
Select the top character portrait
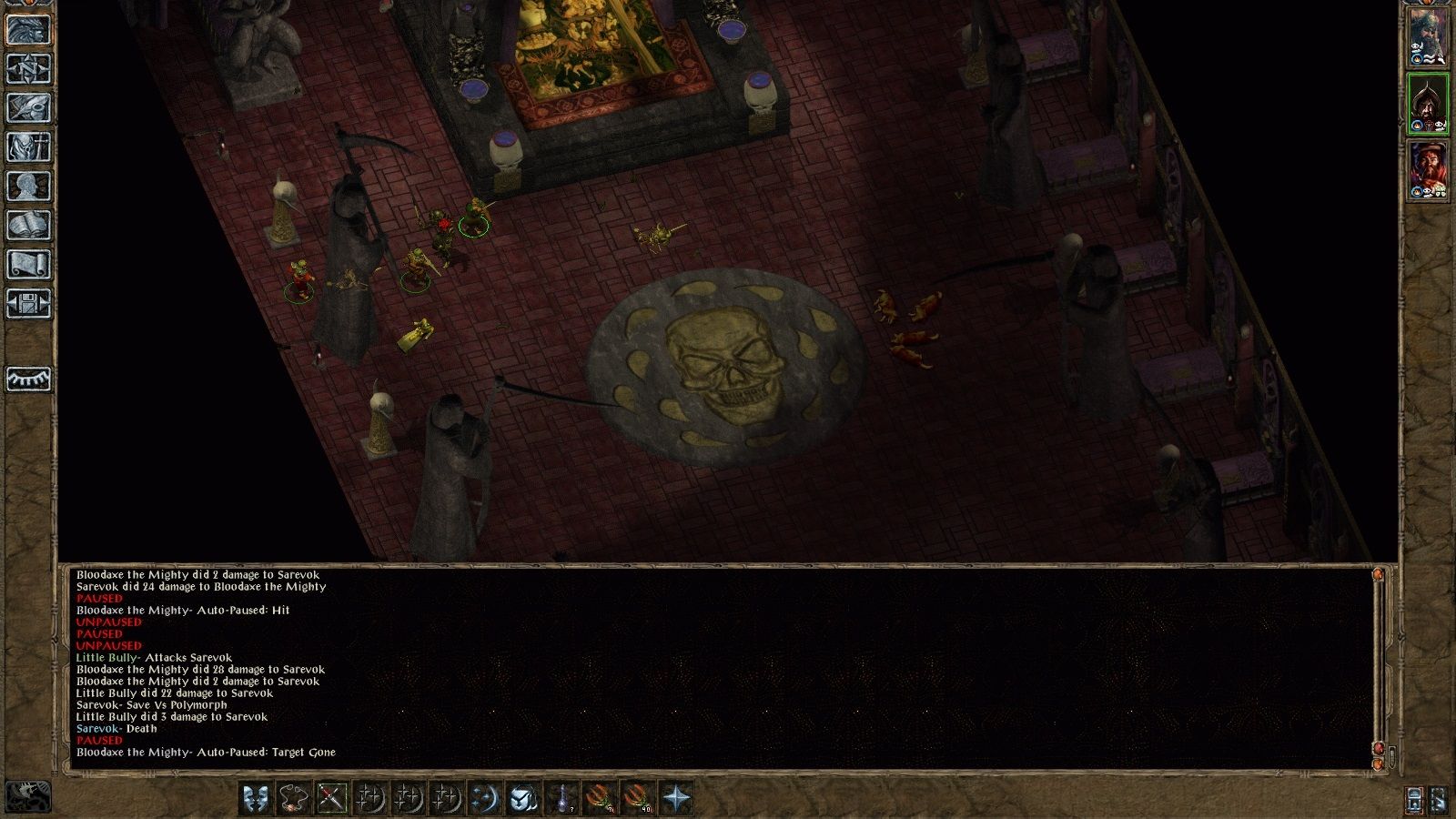point(1430,36)
